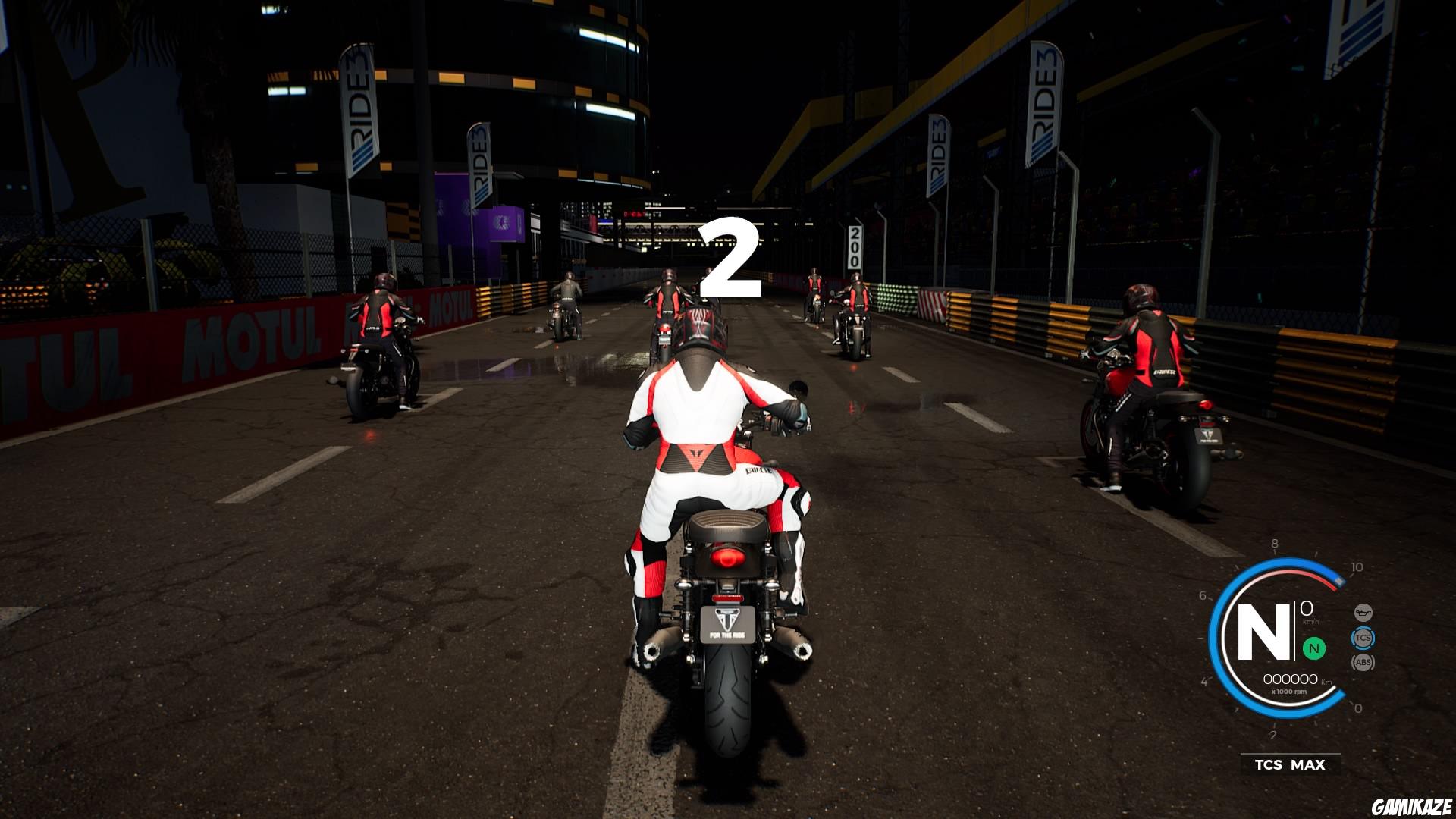Click the 000000 Km odometer display

click(x=1291, y=679)
